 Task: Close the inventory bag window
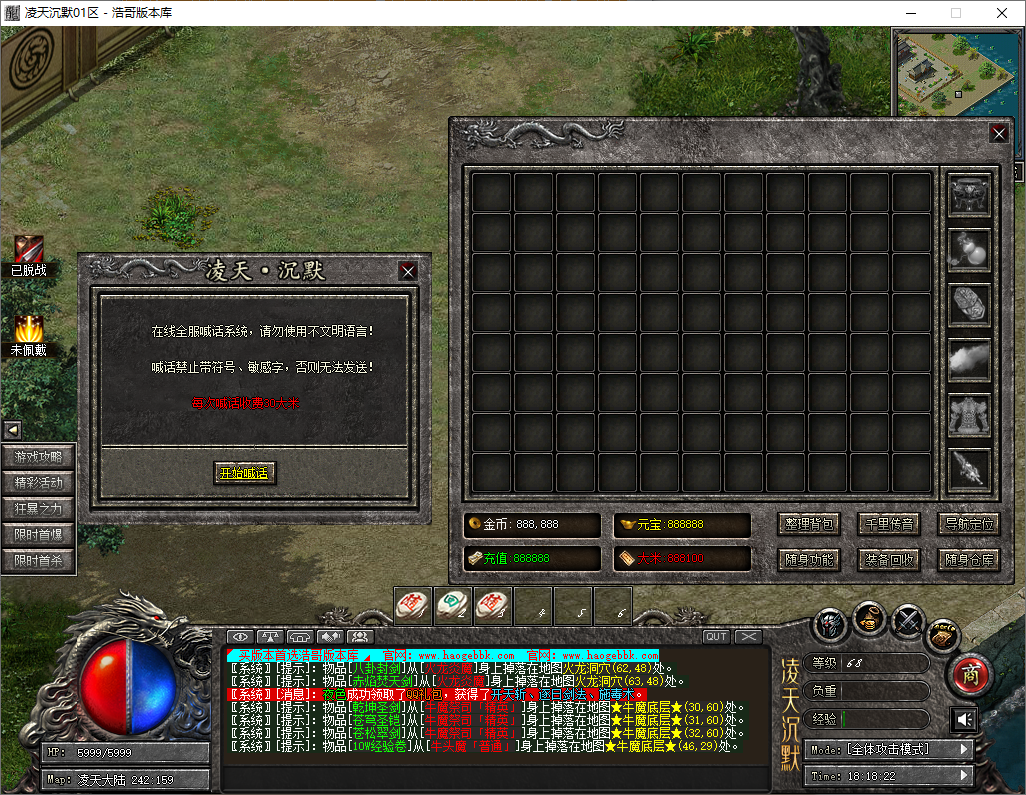pyautogui.click(x=998, y=133)
